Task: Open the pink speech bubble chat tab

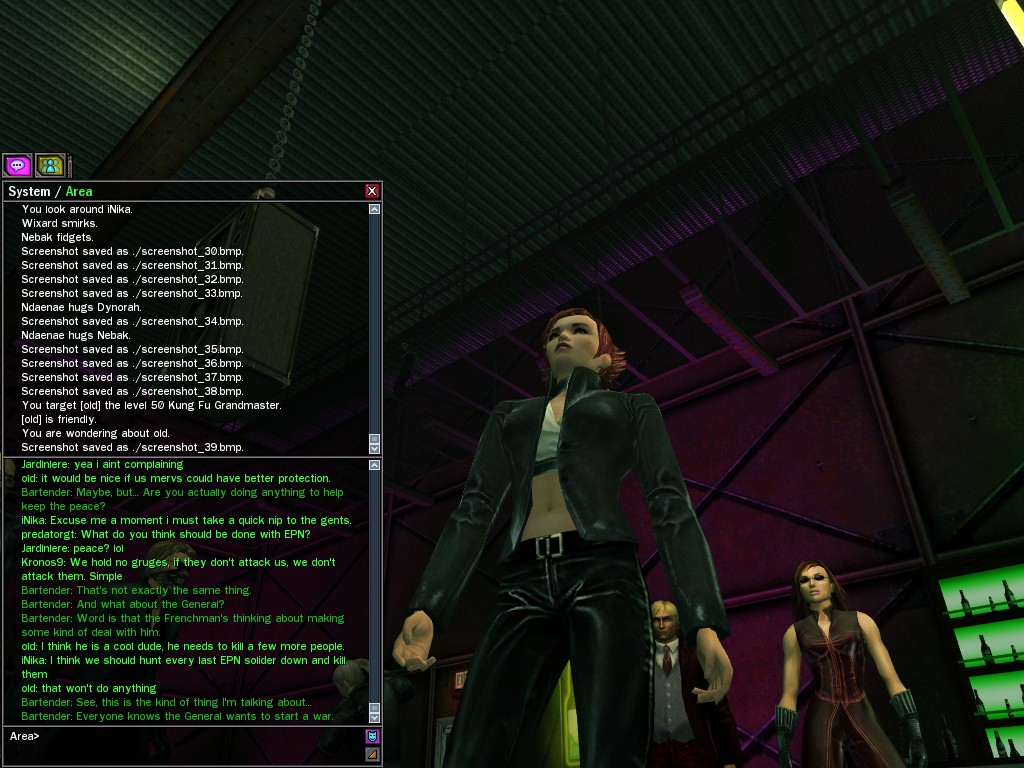Action: [17, 165]
